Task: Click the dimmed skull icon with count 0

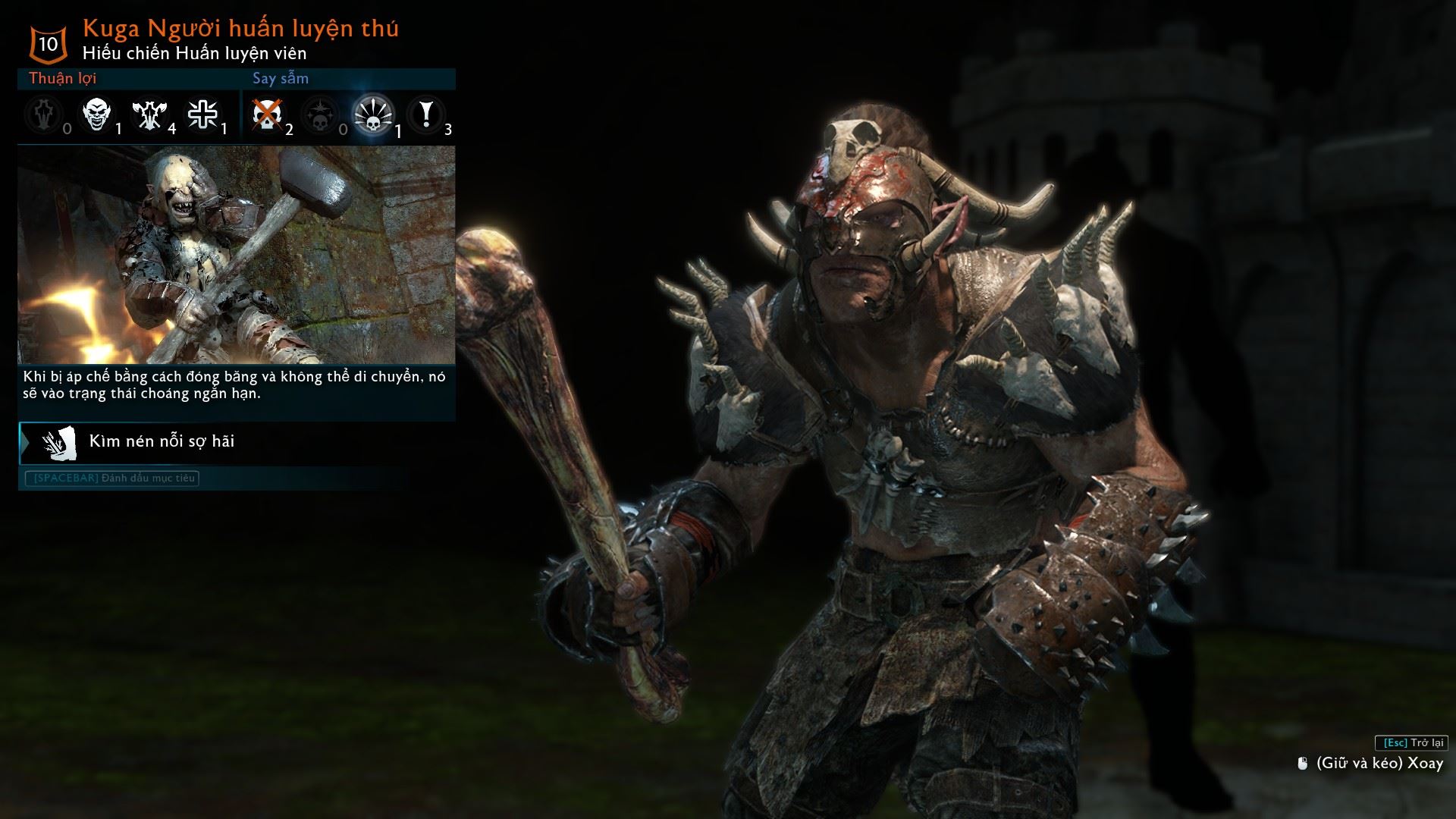Action: coord(320,115)
